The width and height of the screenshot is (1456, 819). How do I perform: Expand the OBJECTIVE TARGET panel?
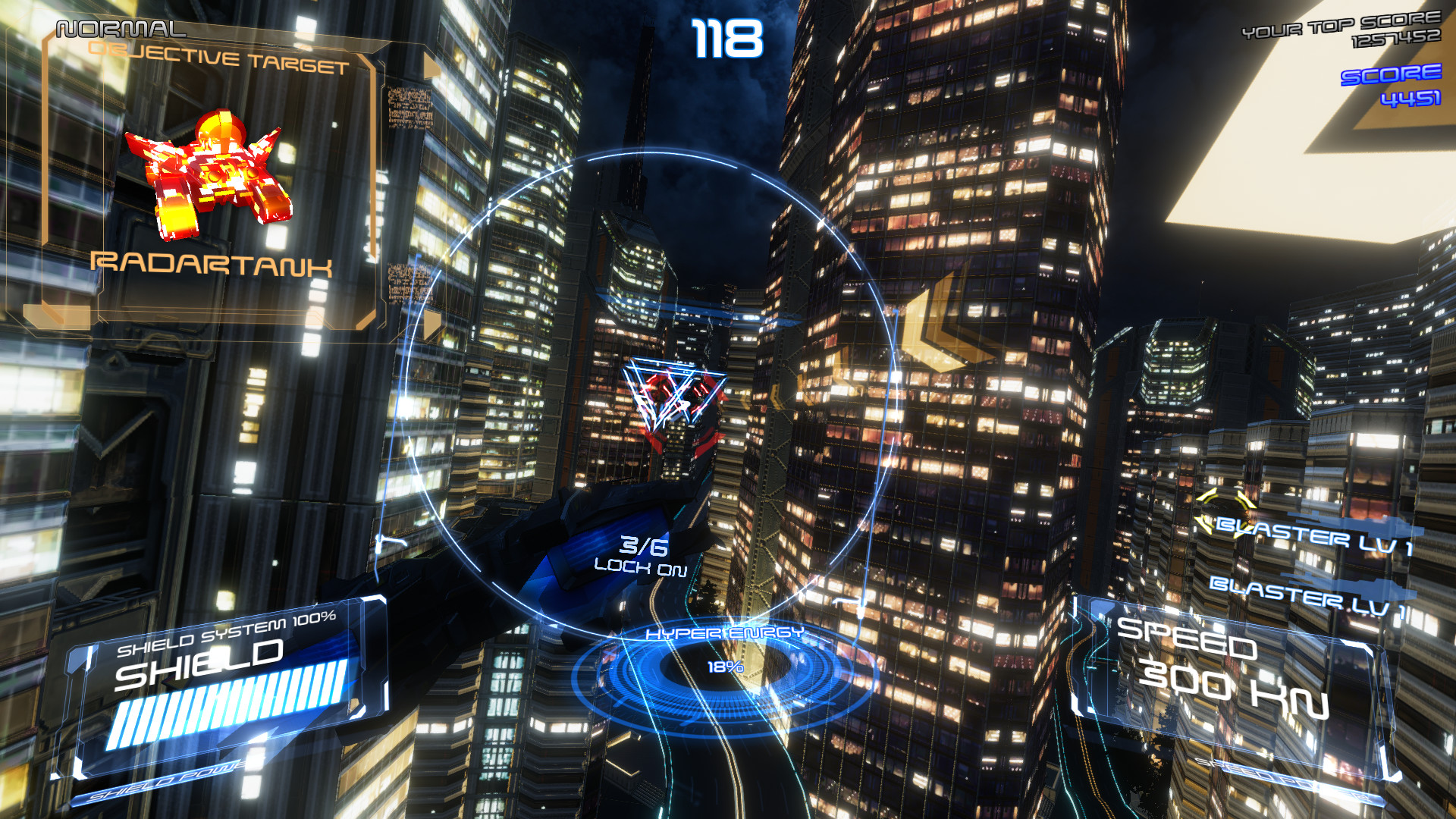(220, 57)
